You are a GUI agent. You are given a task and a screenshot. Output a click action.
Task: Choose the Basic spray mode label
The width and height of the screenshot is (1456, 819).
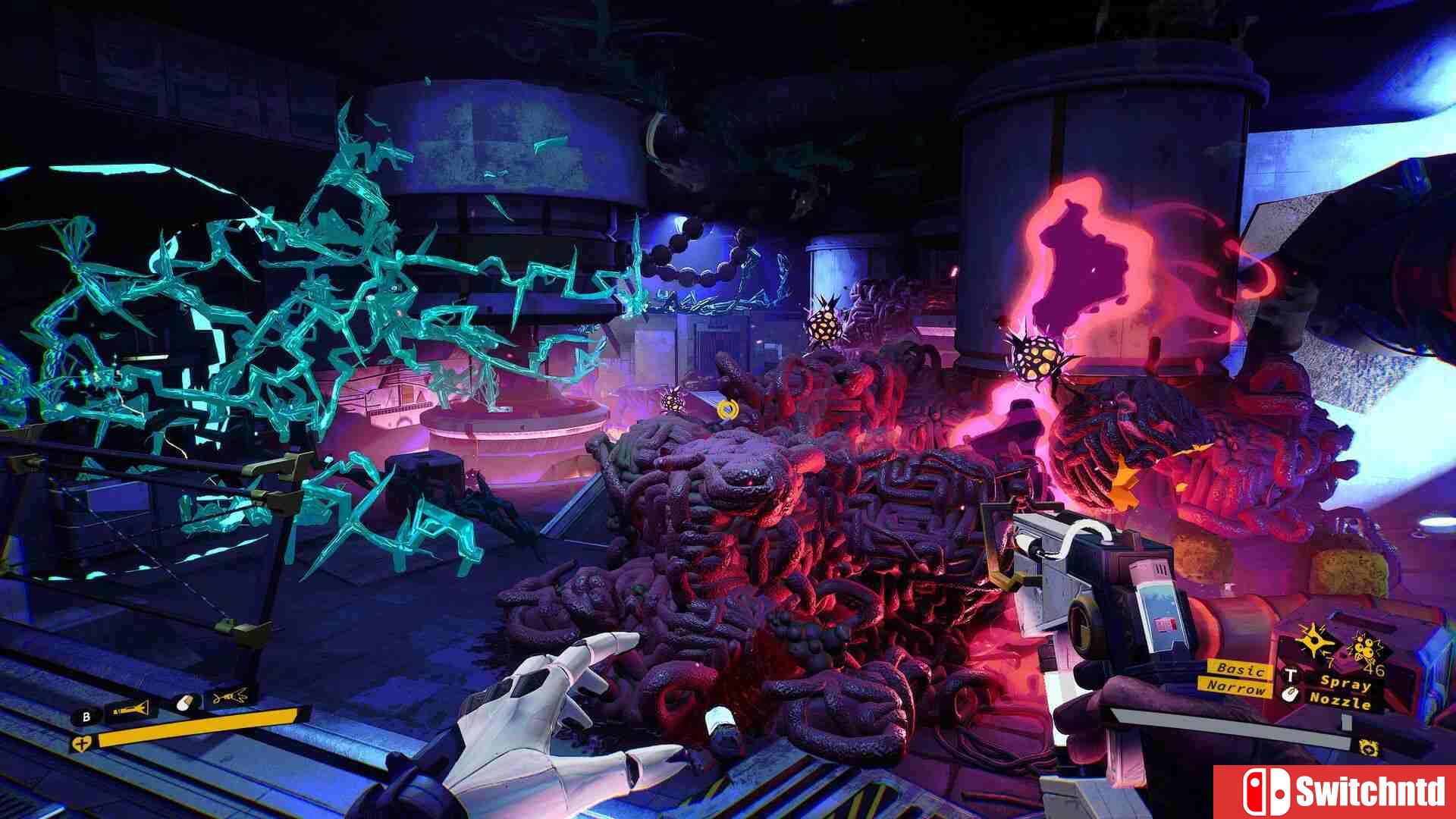tap(1240, 669)
